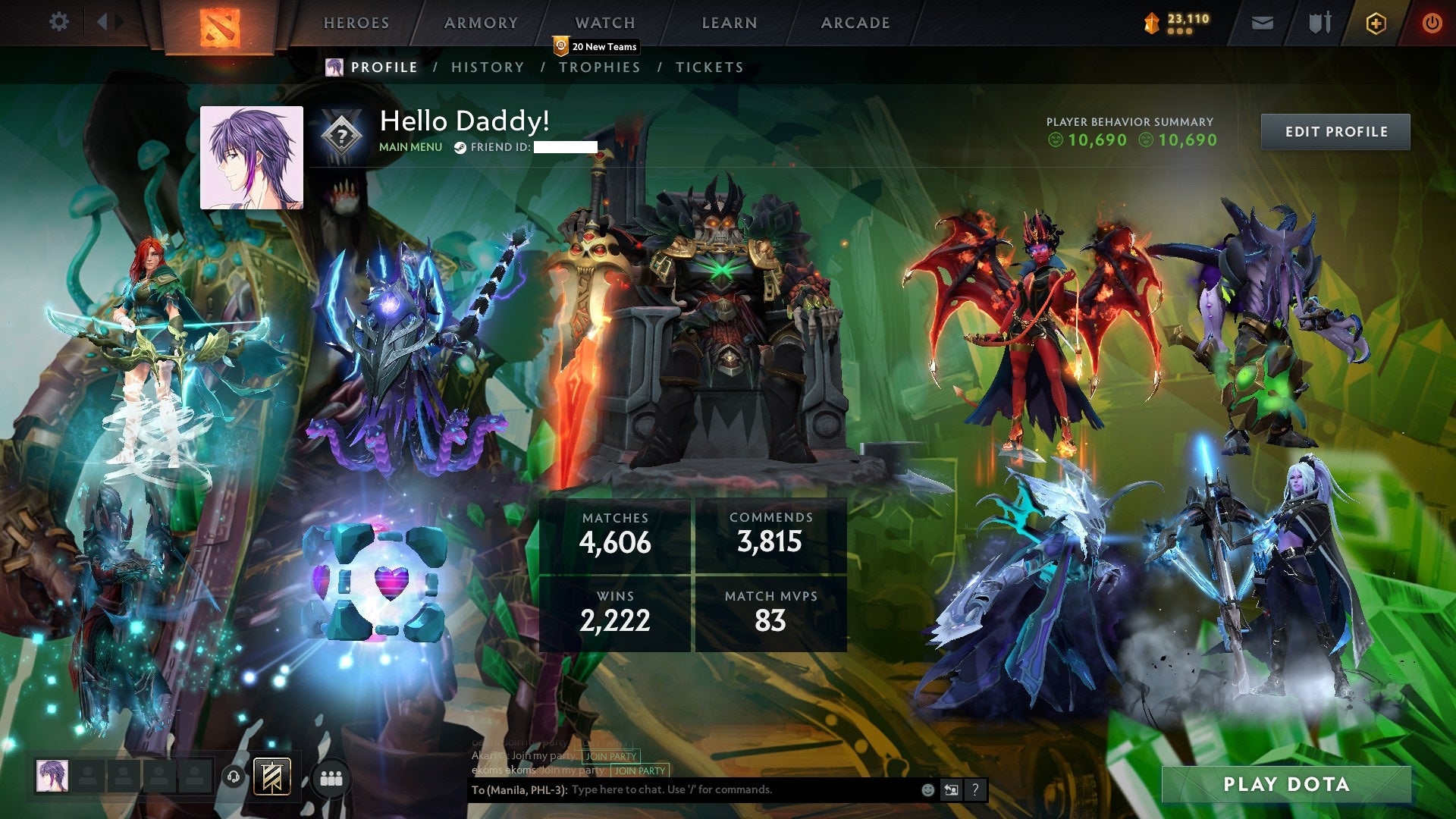Image resolution: width=1456 pixels, height=819 pixels.
Task: Open the settings gear
Action: [59, 21]
